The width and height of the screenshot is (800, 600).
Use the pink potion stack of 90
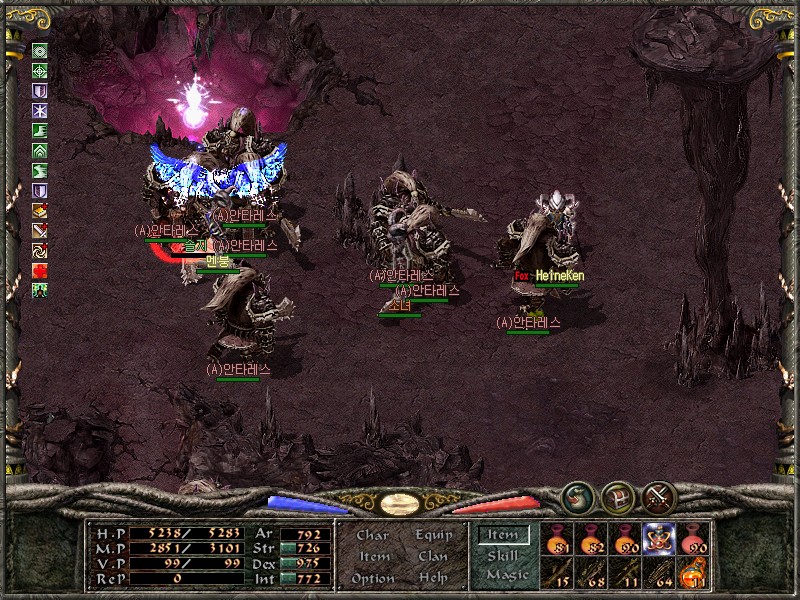(693, 540)
